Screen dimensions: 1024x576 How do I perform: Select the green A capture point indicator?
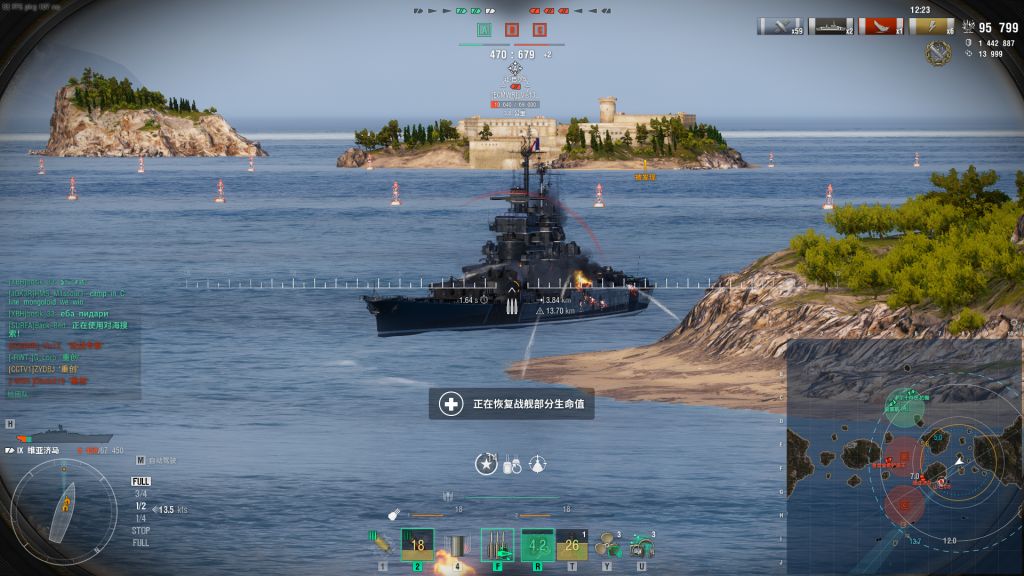(x=484, y=30)
